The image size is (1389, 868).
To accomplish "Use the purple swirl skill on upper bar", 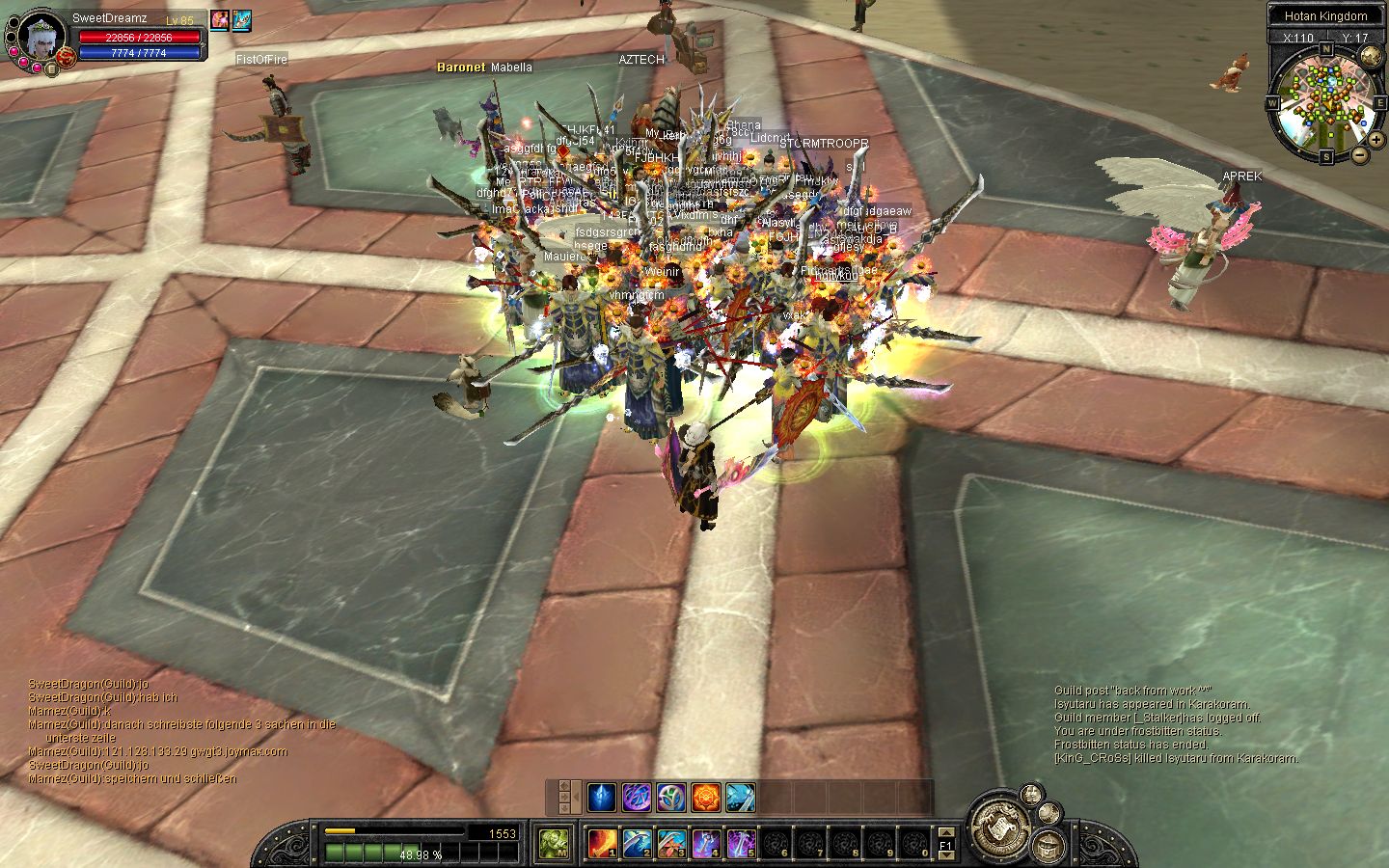I will click(637, 798).
